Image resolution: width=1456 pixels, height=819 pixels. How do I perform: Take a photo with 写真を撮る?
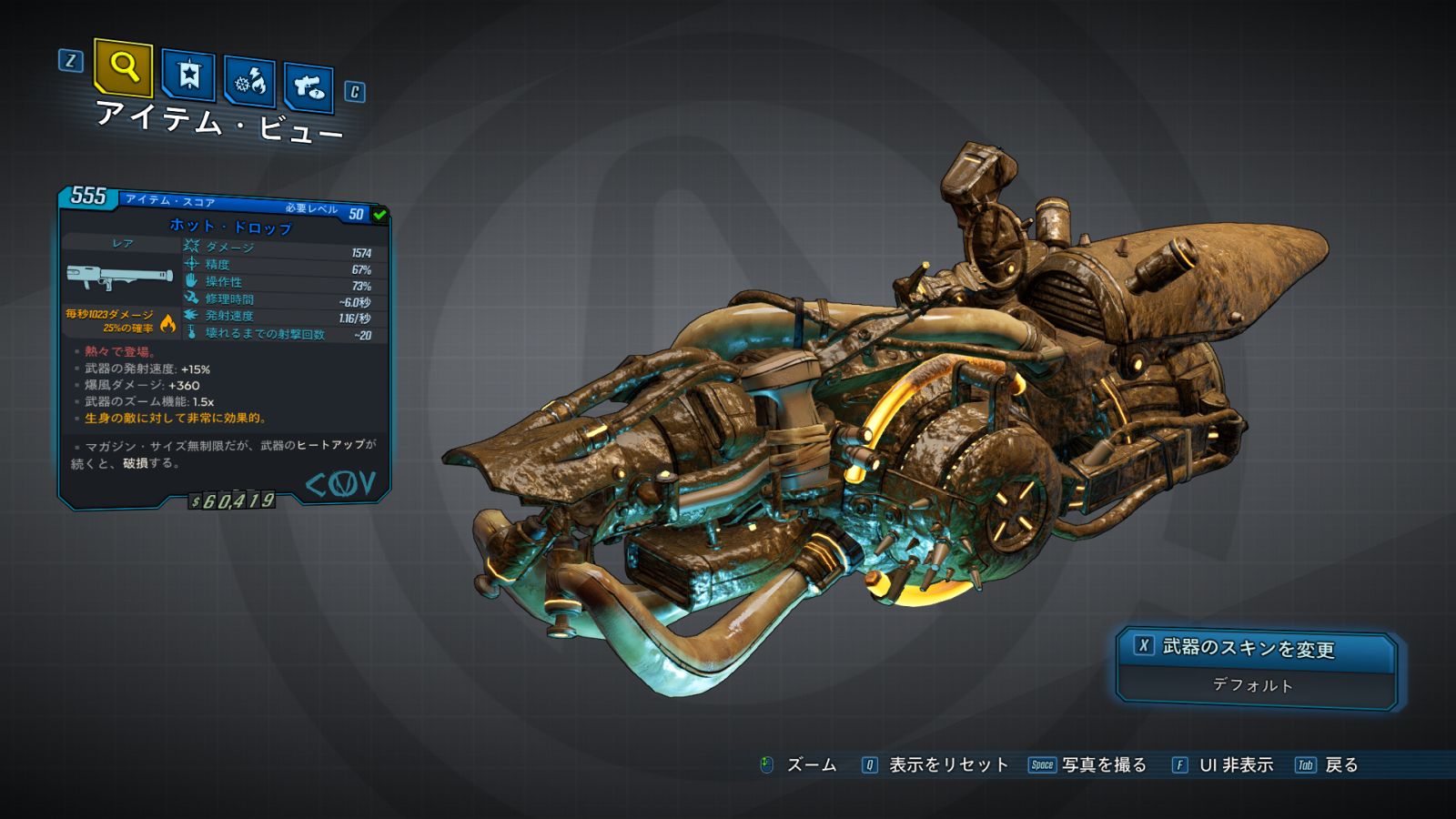coord(1103,765)
